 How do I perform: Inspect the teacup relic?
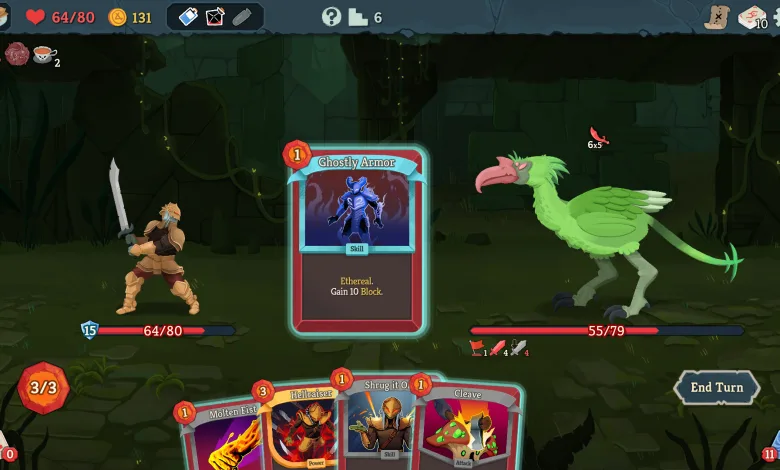(x=43, y=54)
